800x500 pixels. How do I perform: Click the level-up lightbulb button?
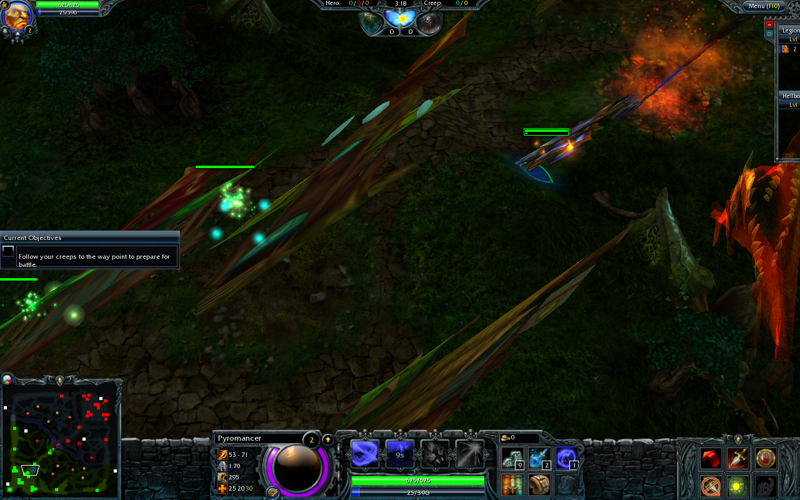(327, 440)
